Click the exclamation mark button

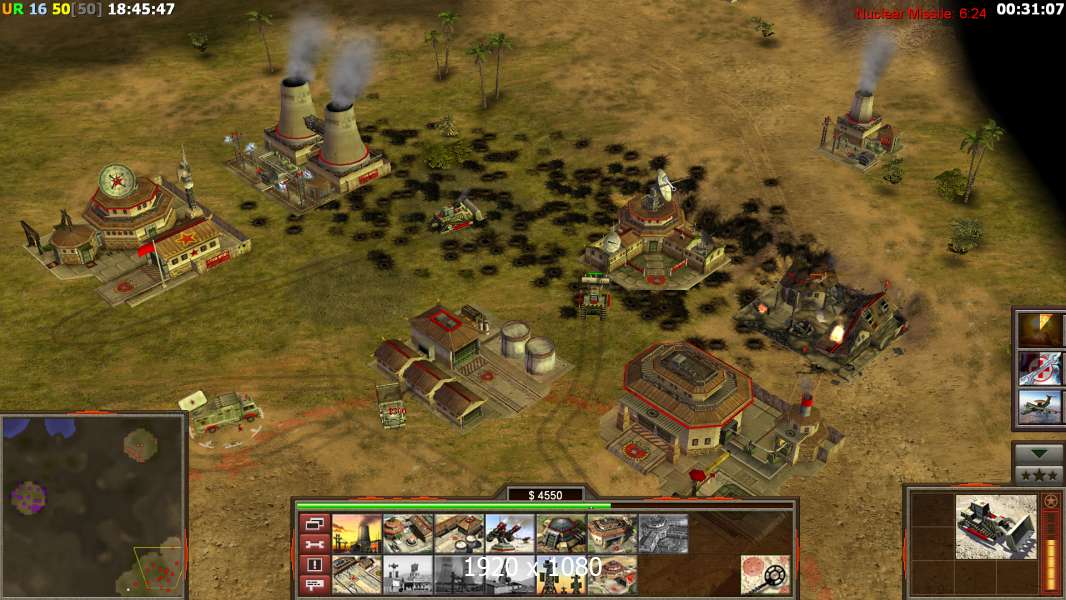314,564
